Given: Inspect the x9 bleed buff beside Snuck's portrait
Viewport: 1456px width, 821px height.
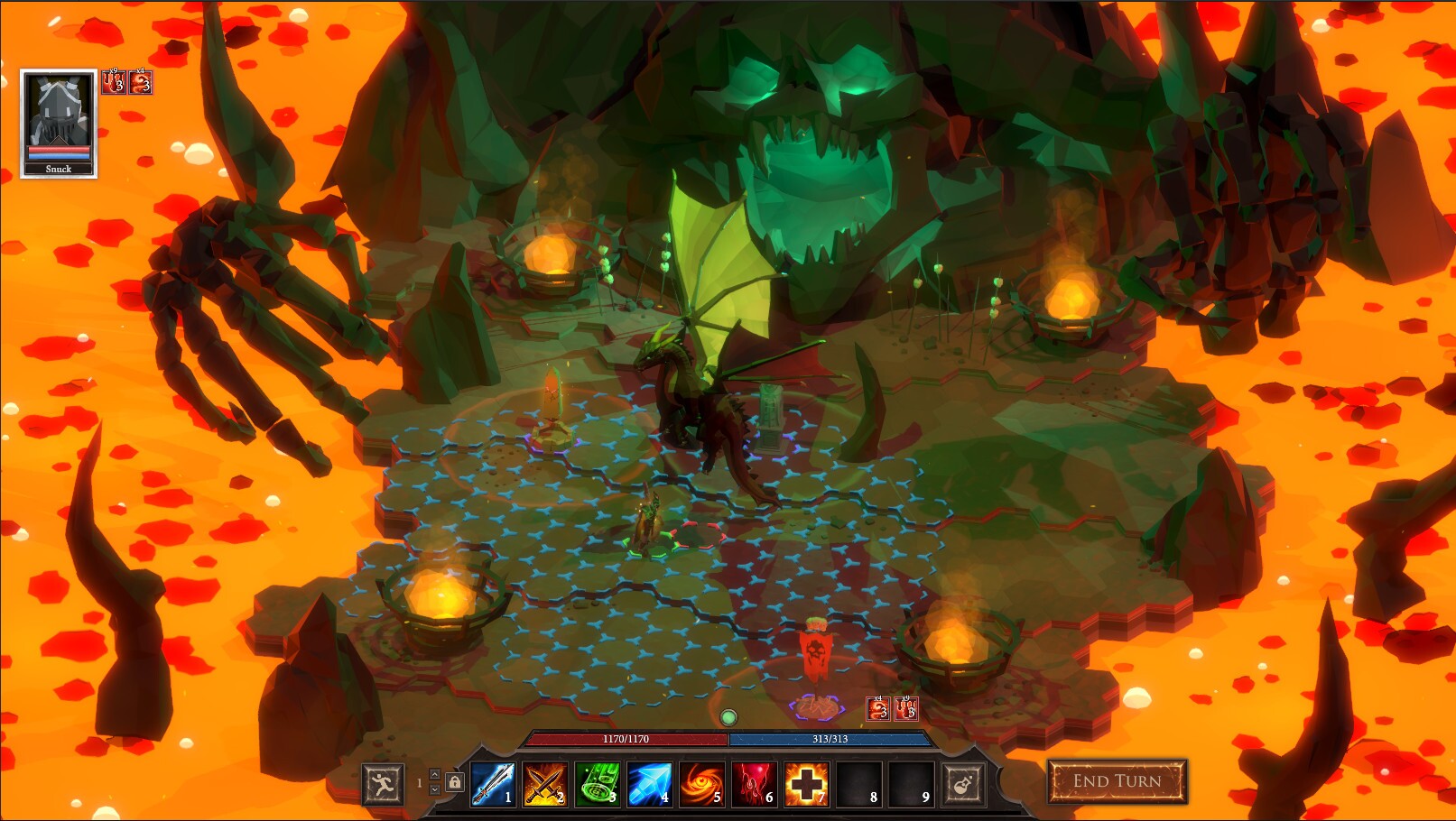Looking at the screenshot, I should coord(114,81).
